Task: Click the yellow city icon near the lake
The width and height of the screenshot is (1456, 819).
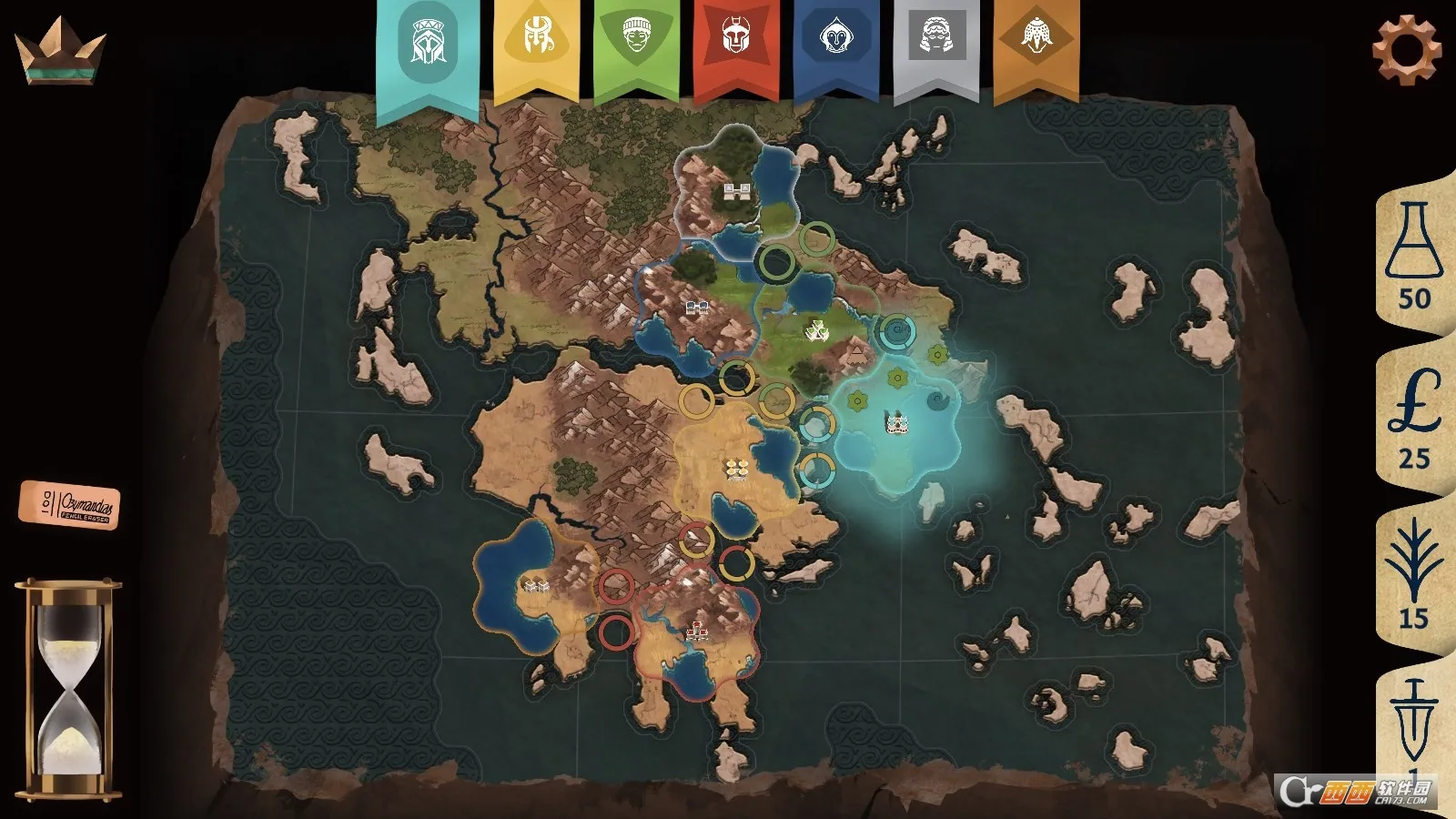Action: tap(737, 466)
